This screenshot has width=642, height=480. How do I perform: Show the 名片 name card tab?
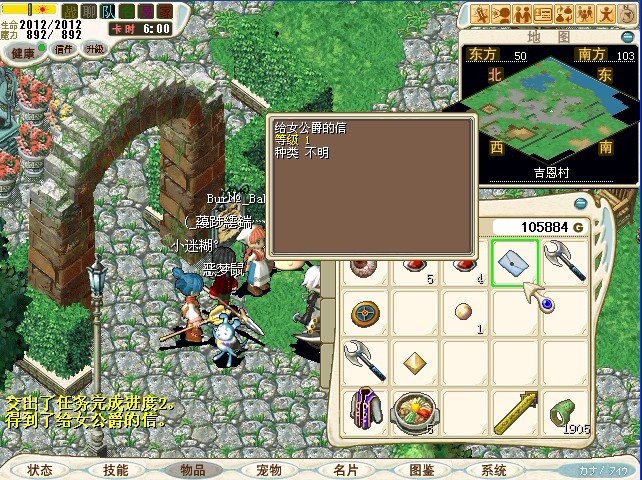346,469
